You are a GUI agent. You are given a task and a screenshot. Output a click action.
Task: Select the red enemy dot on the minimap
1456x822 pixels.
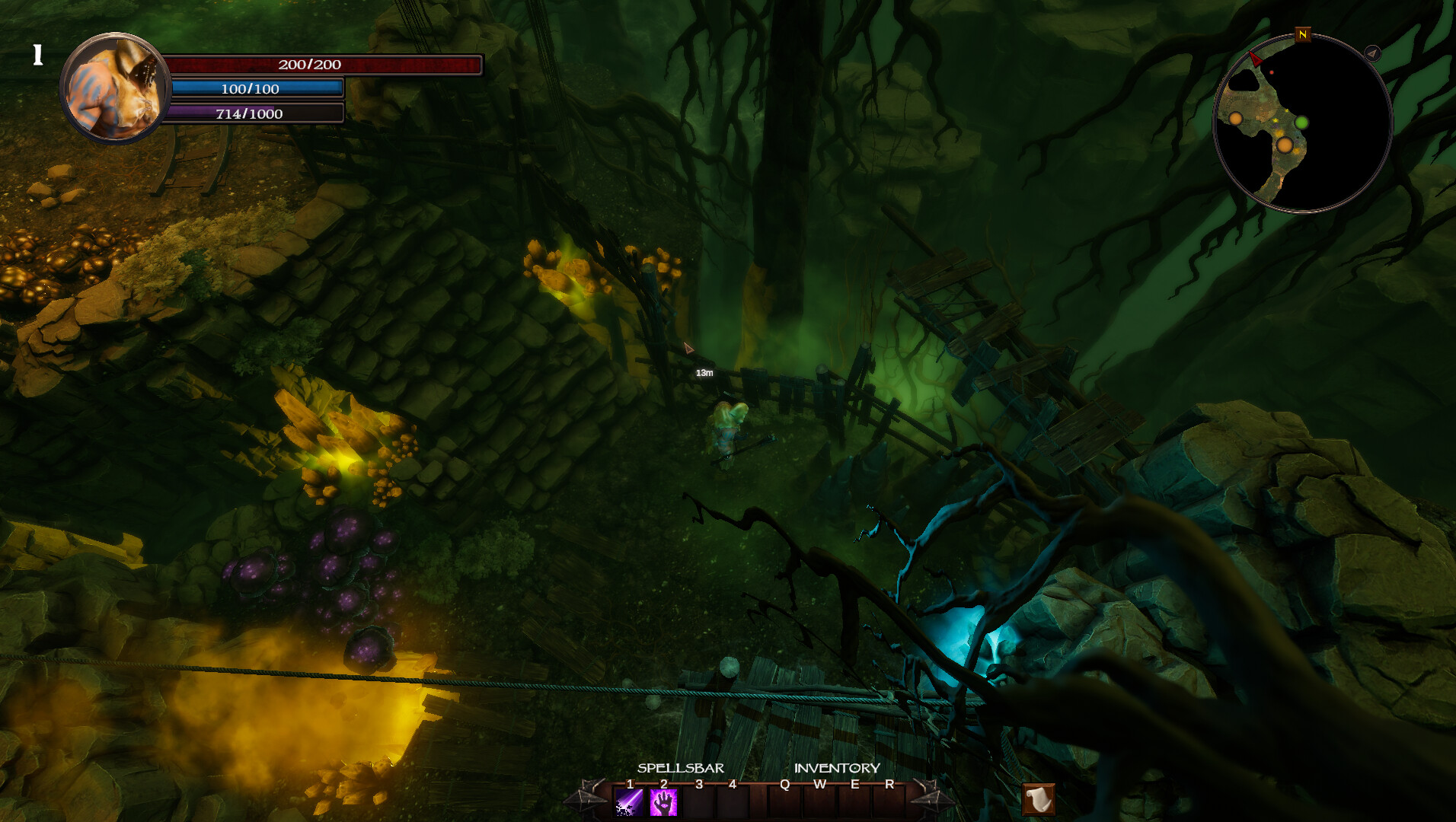point(1272,72)
